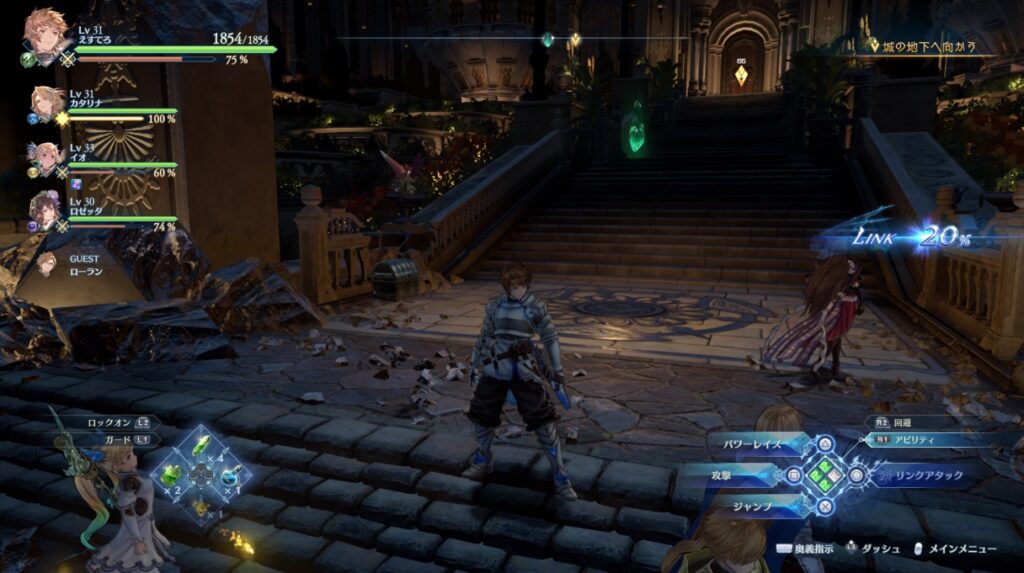
Task: Click the yellow objective marker on the compass bar
Action: (x=574, y=40)
